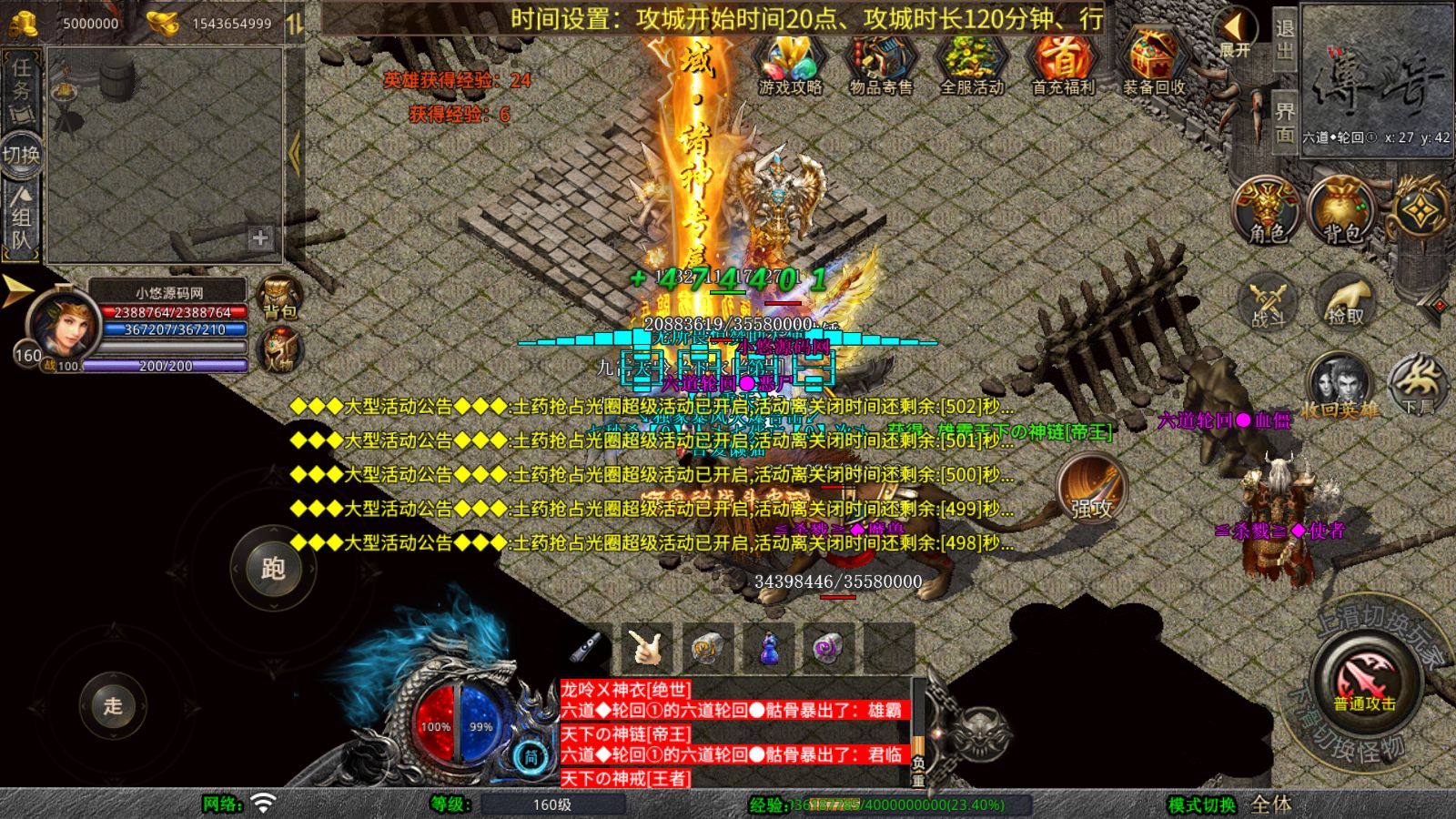Open the 角色 character panel
The height and width of the screenshot is (819, 1456).
(1265, 209)
